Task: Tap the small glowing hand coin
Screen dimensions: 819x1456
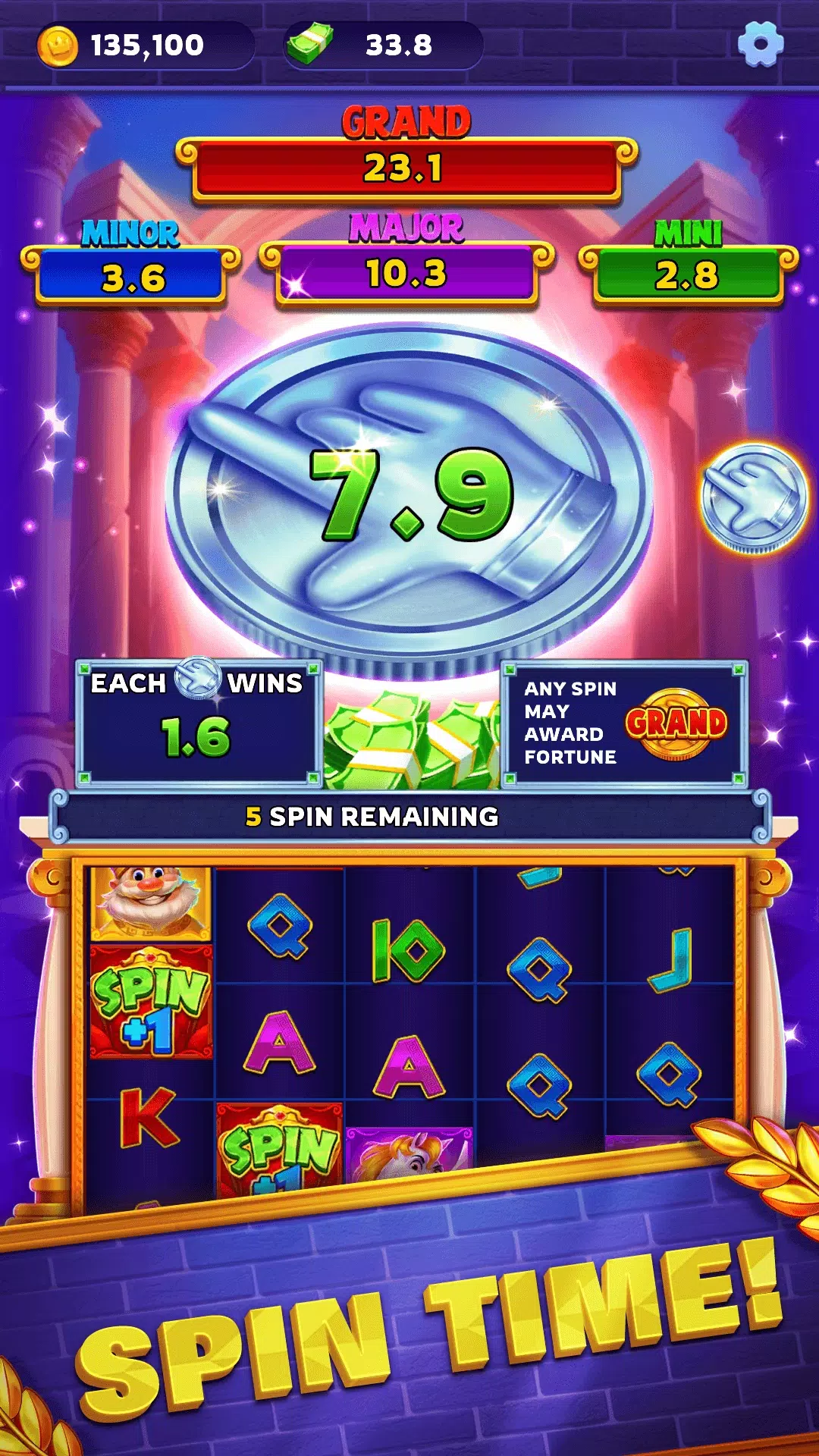Action: click(x=754, y=498)
